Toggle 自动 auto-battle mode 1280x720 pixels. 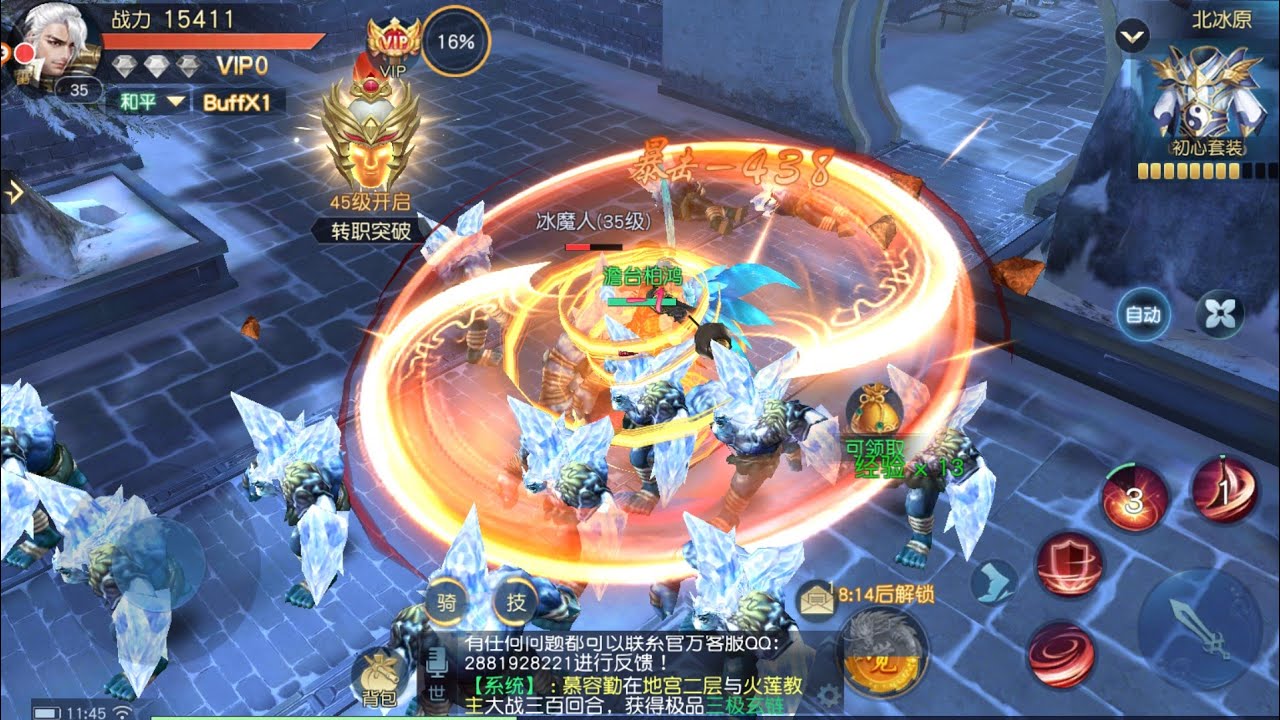click(x=1142, y=315)
